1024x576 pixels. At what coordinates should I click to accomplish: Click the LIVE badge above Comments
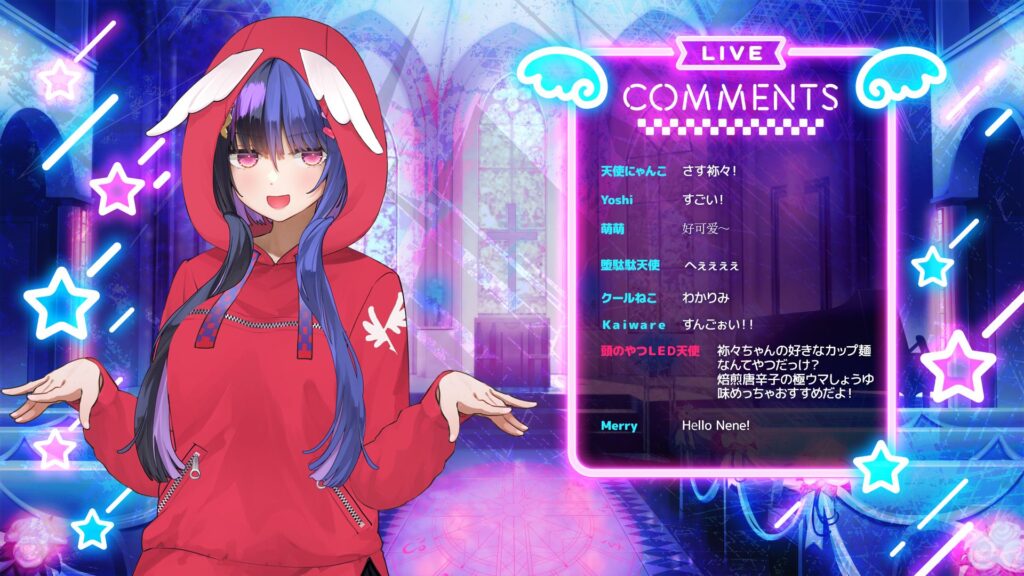732,53
